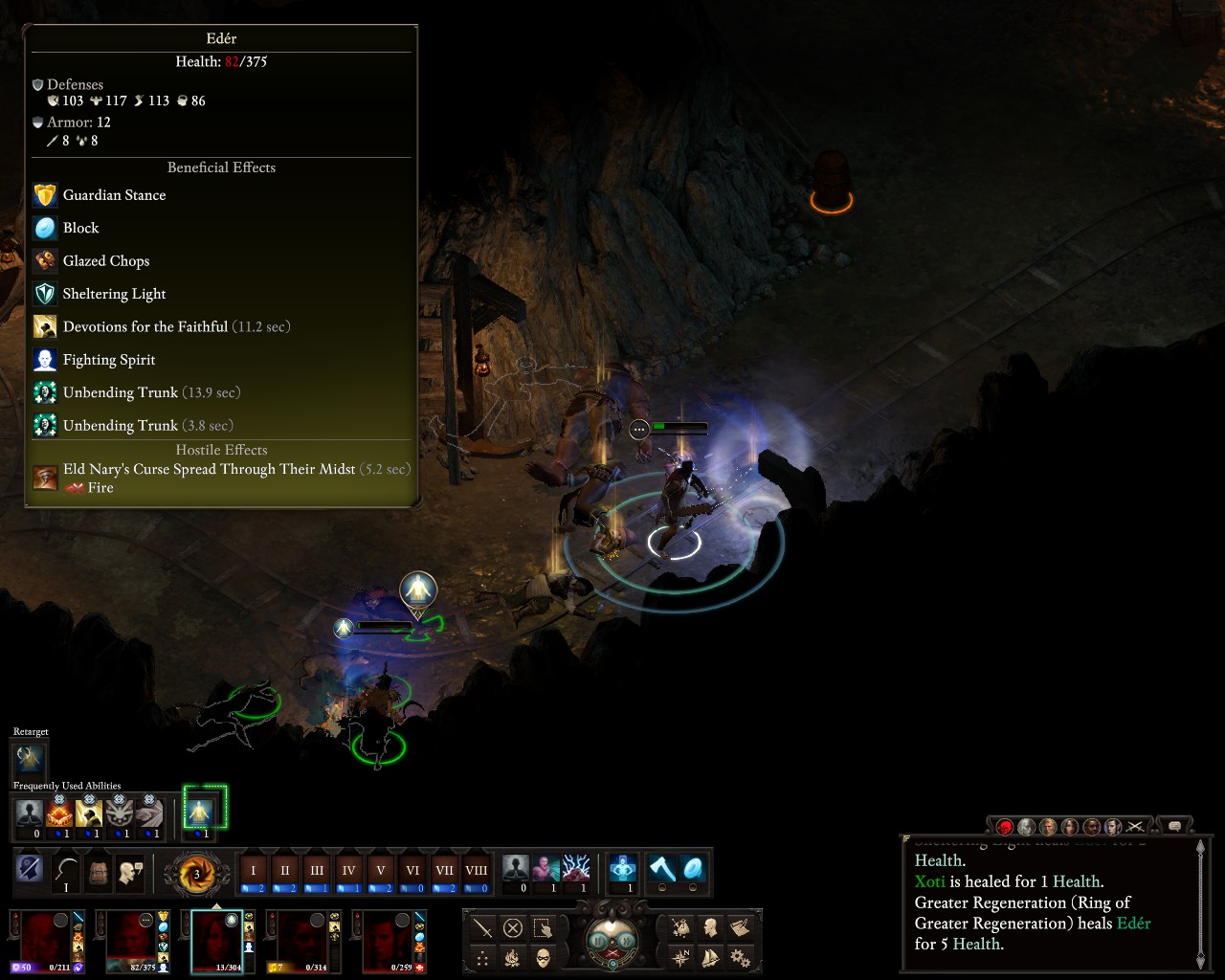The width and height of the screenshot is (1225, 980).
Task: Open the journal with the quill icon
Action: tap(739, 927)
